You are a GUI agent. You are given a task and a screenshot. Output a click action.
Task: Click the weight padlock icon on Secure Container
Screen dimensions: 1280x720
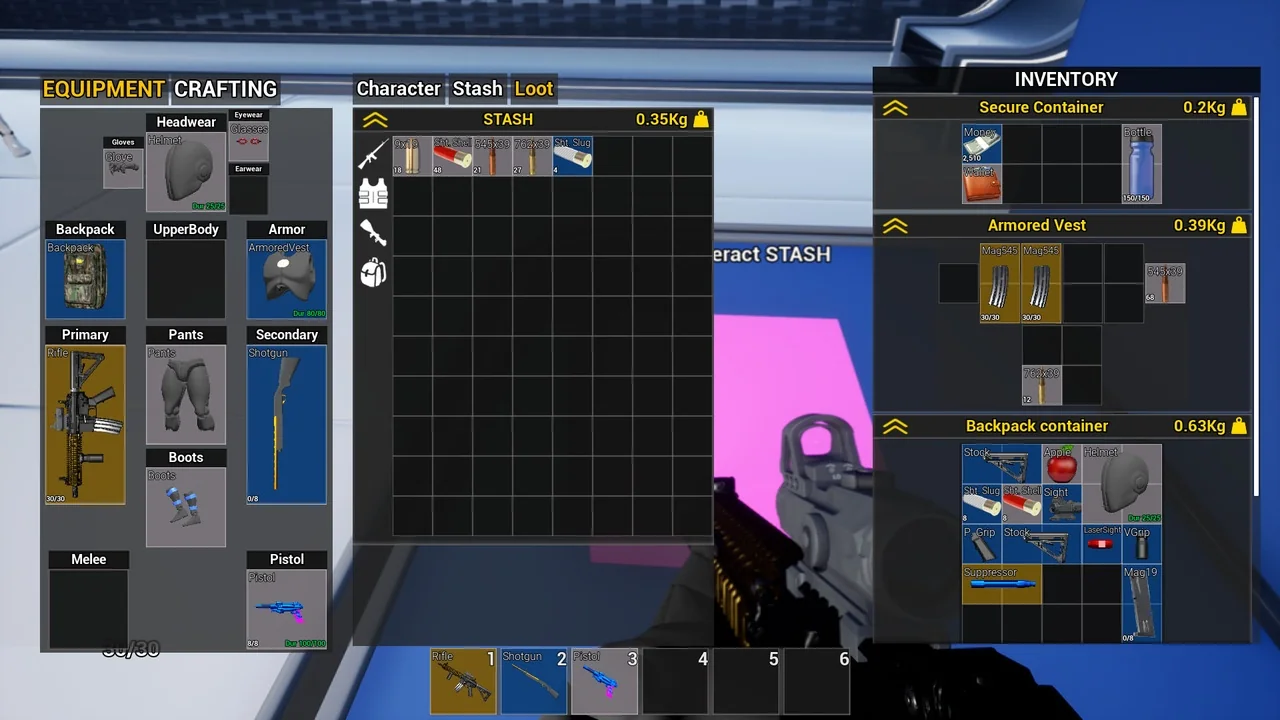(1239, 107)
